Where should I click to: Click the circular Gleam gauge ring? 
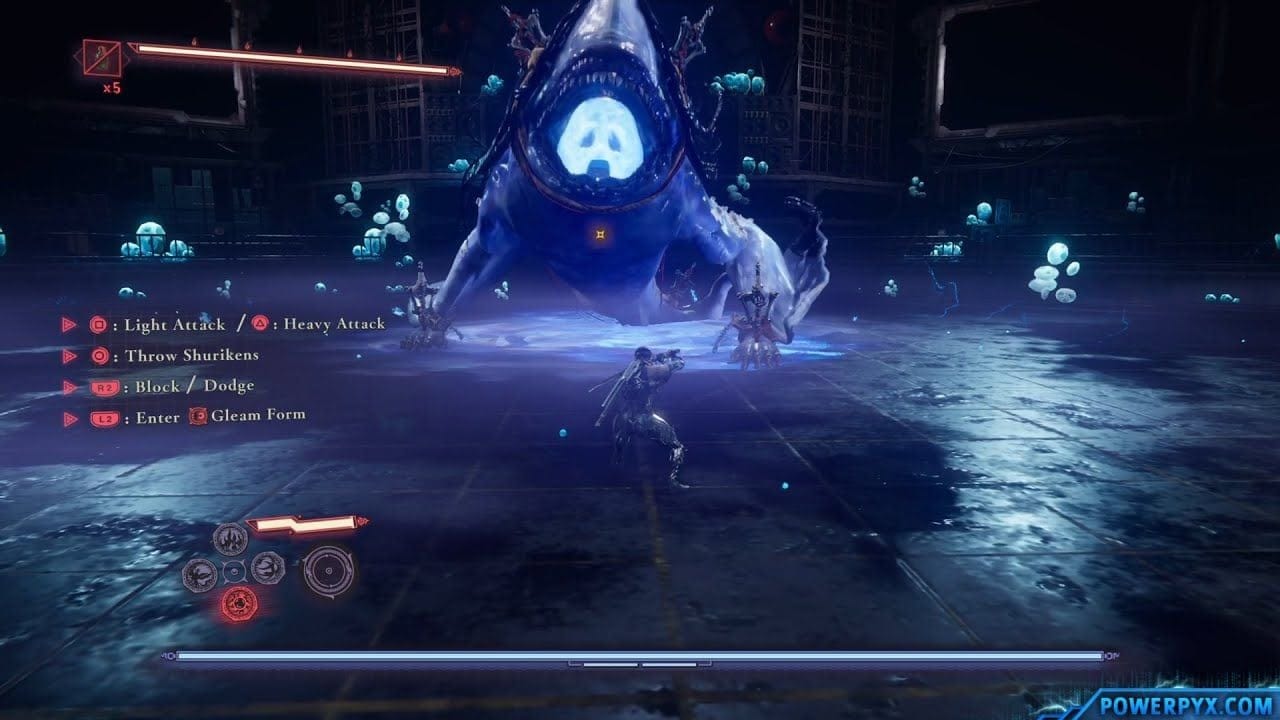click(328, 571)
